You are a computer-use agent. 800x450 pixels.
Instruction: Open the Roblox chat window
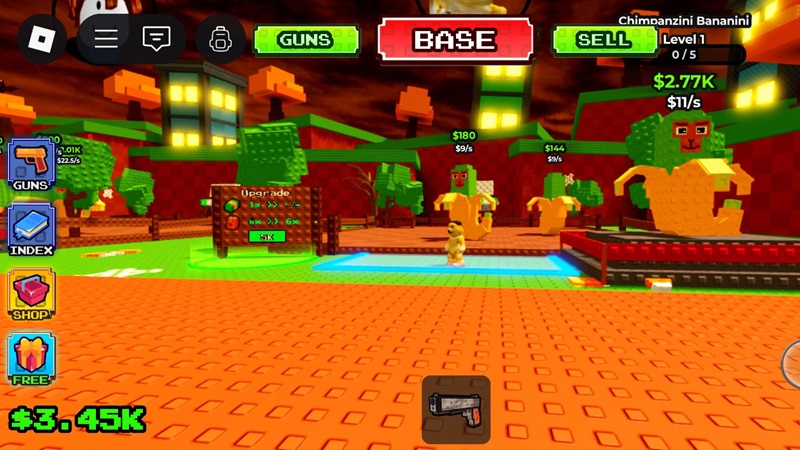coord(156,40)
